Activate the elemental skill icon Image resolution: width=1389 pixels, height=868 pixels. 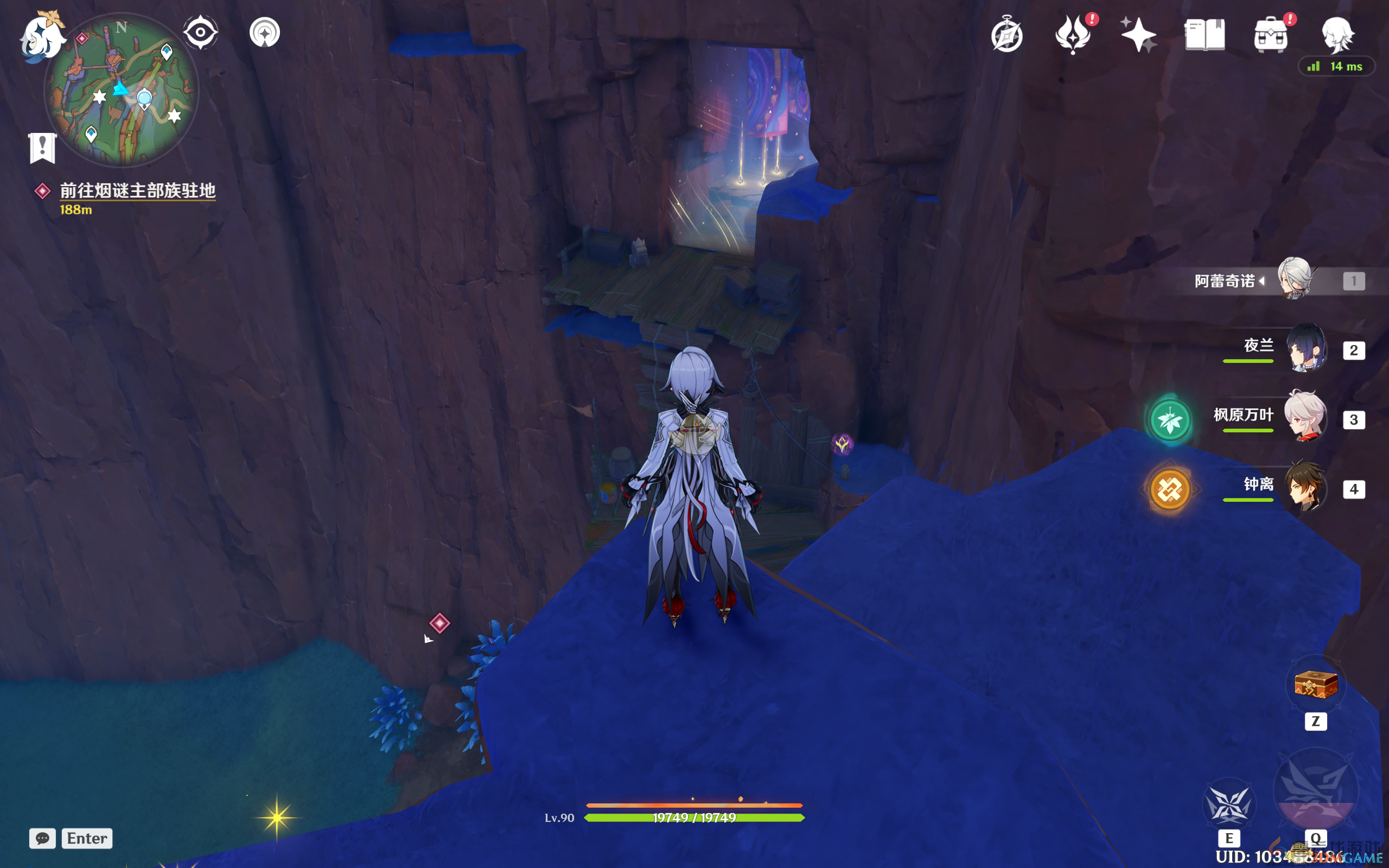coord(1228,805)
